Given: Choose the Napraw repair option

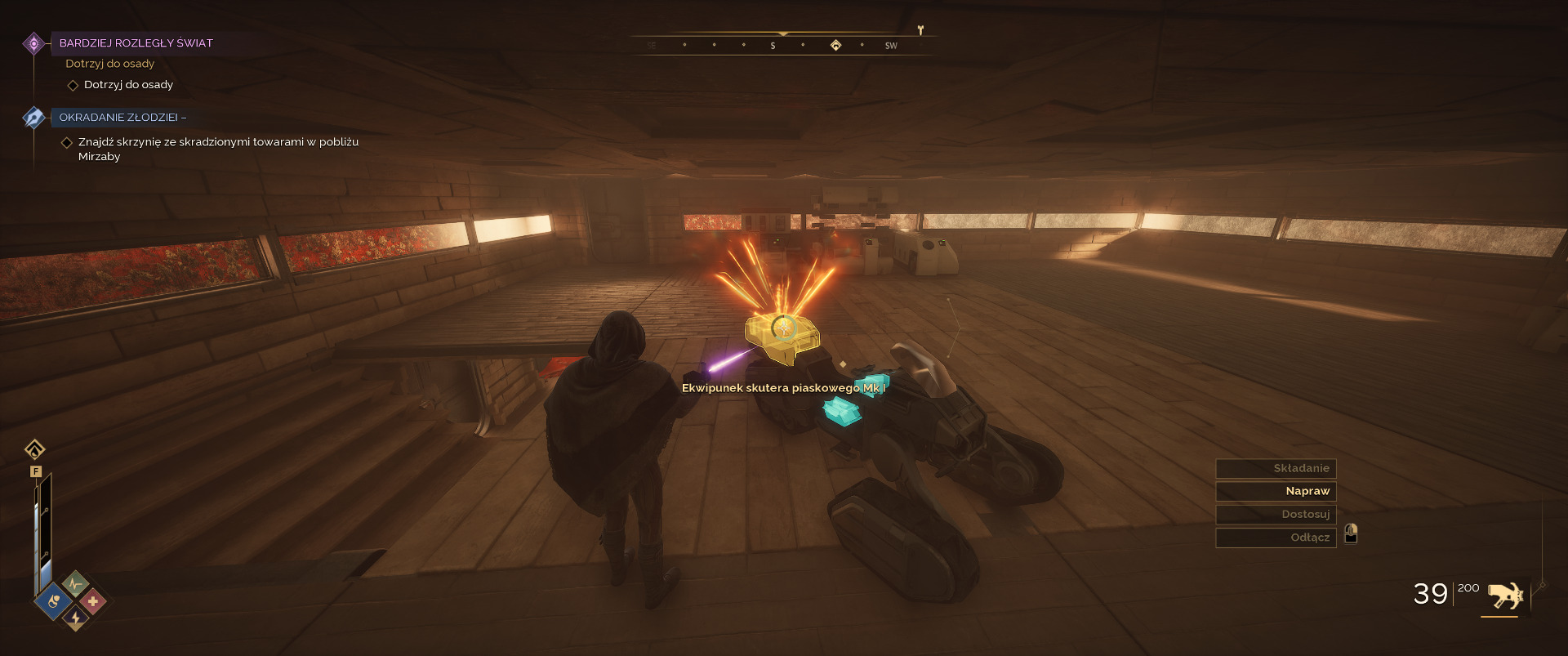Looking at the screenshot, I should [x=1276, y=491].
